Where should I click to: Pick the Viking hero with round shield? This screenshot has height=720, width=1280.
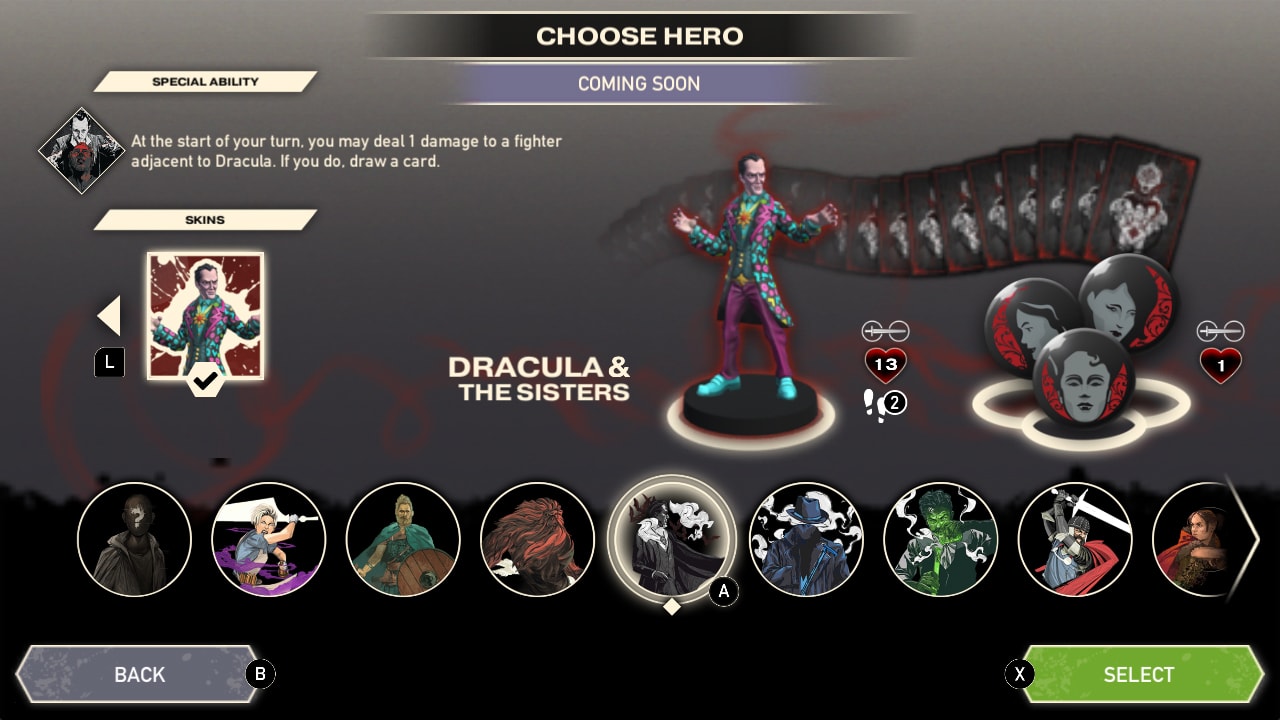pyautogui.click(x=403, y=539)
